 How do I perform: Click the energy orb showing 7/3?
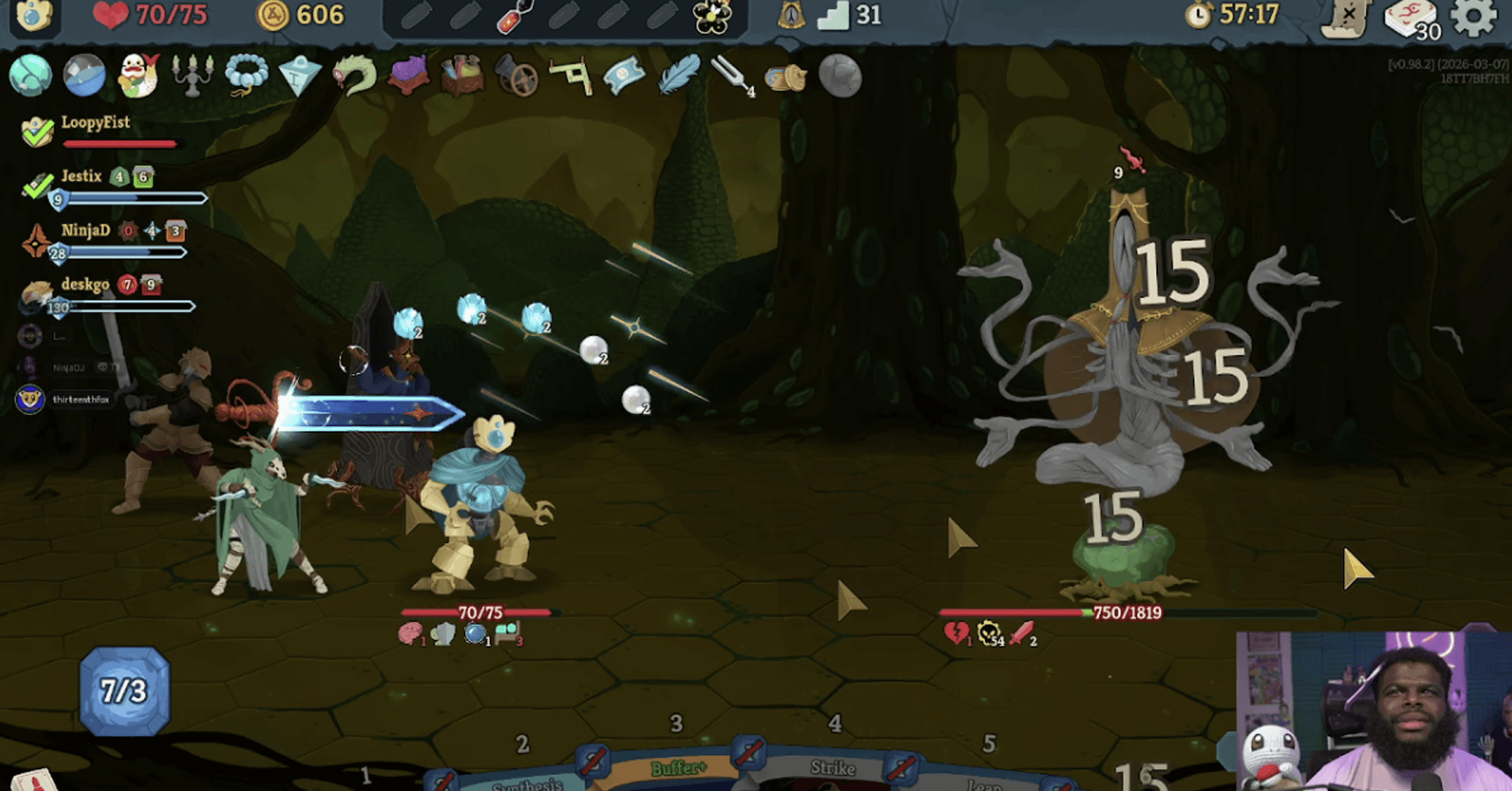(x=124, y=691)
